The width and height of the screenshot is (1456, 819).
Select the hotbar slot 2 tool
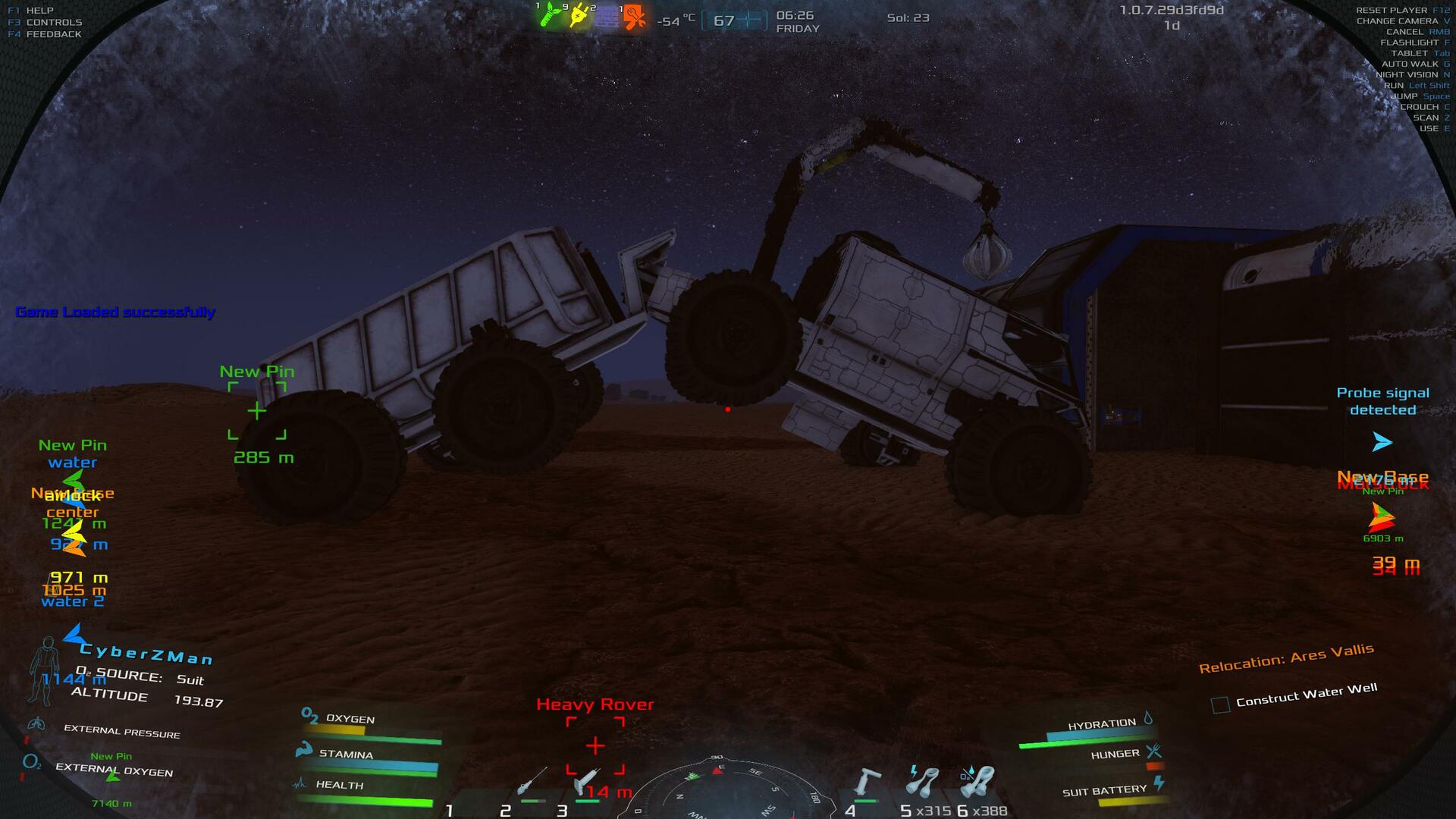coord(531,781)
